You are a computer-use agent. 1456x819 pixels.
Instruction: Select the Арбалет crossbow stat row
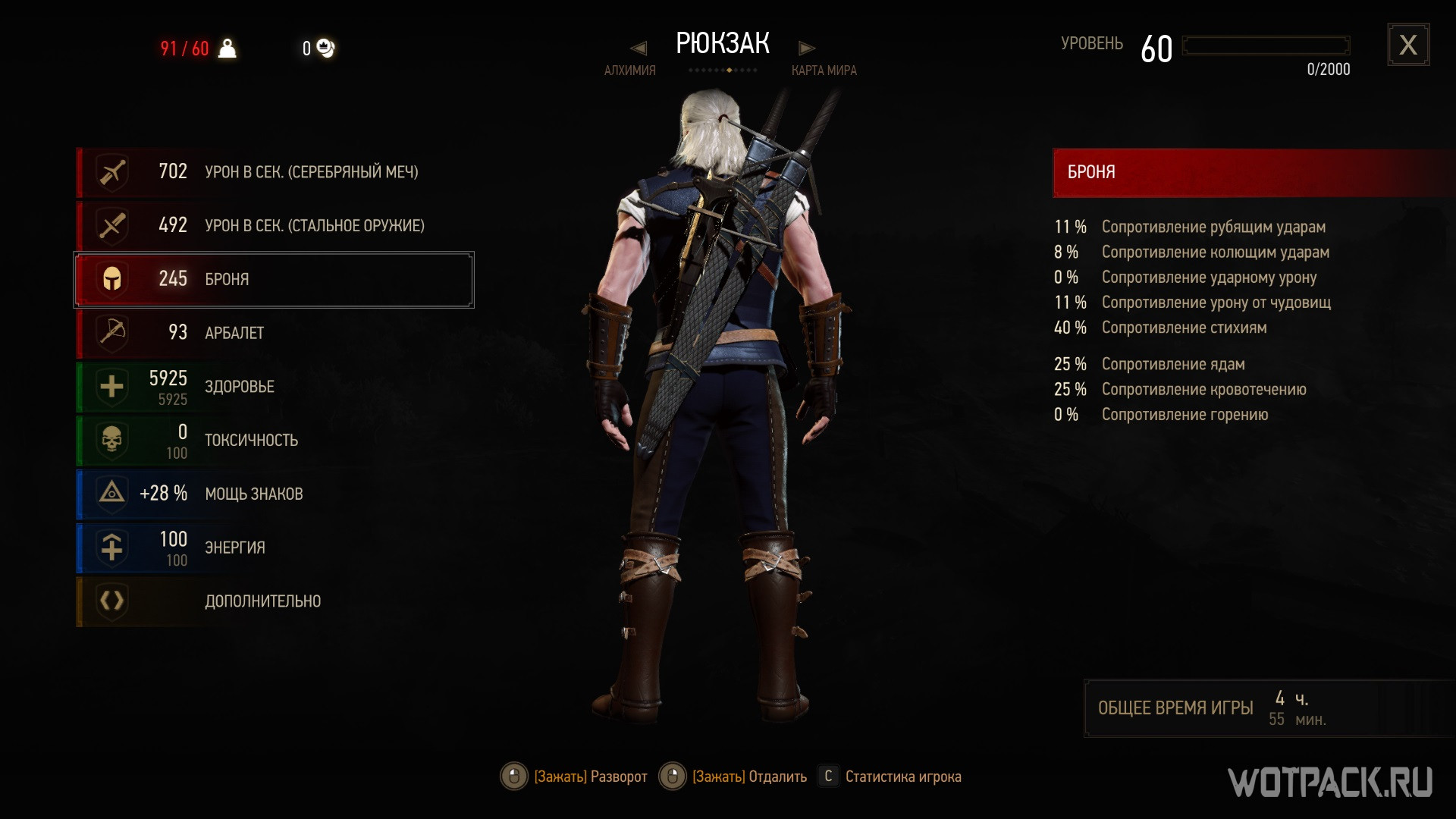coord(273,333)
